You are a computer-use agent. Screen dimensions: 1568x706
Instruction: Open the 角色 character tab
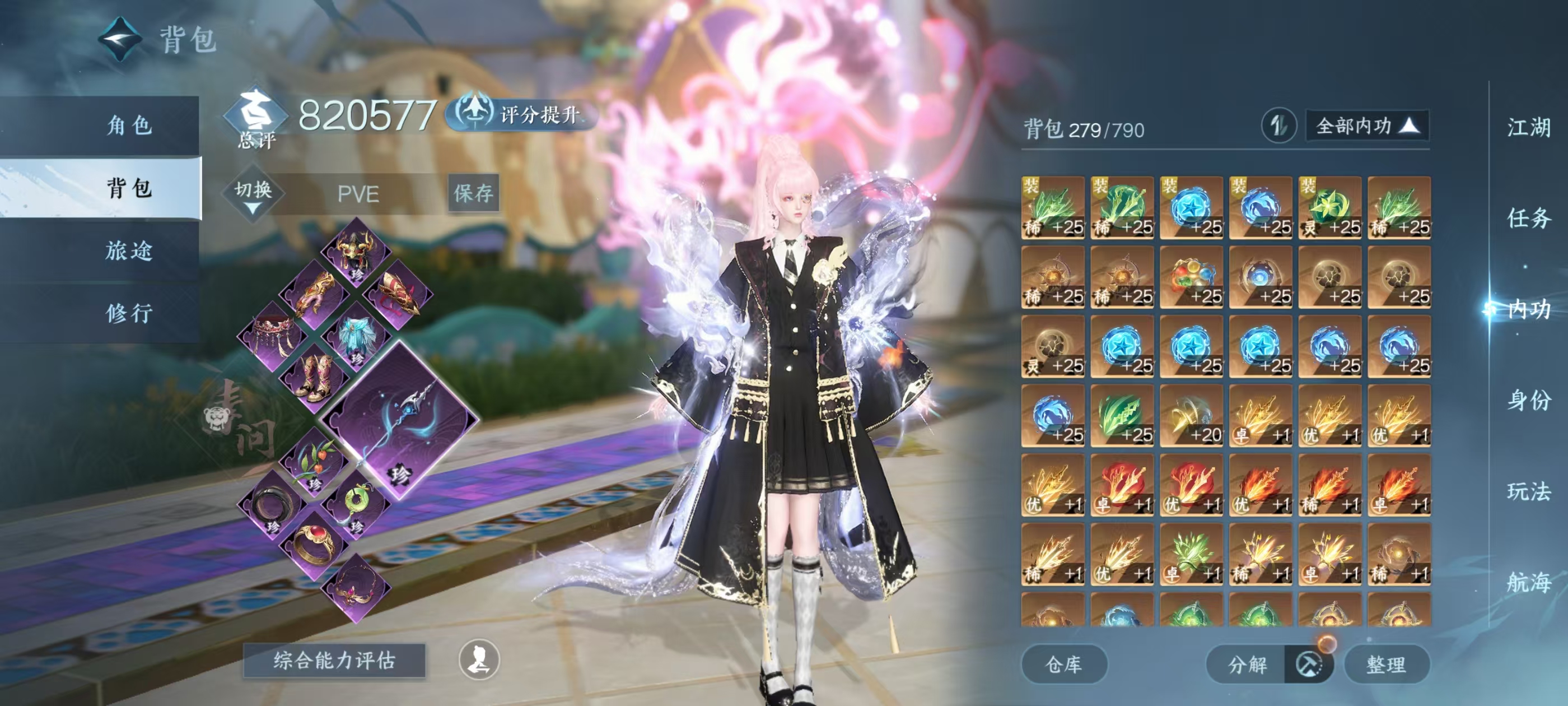[x=128, y=126]
